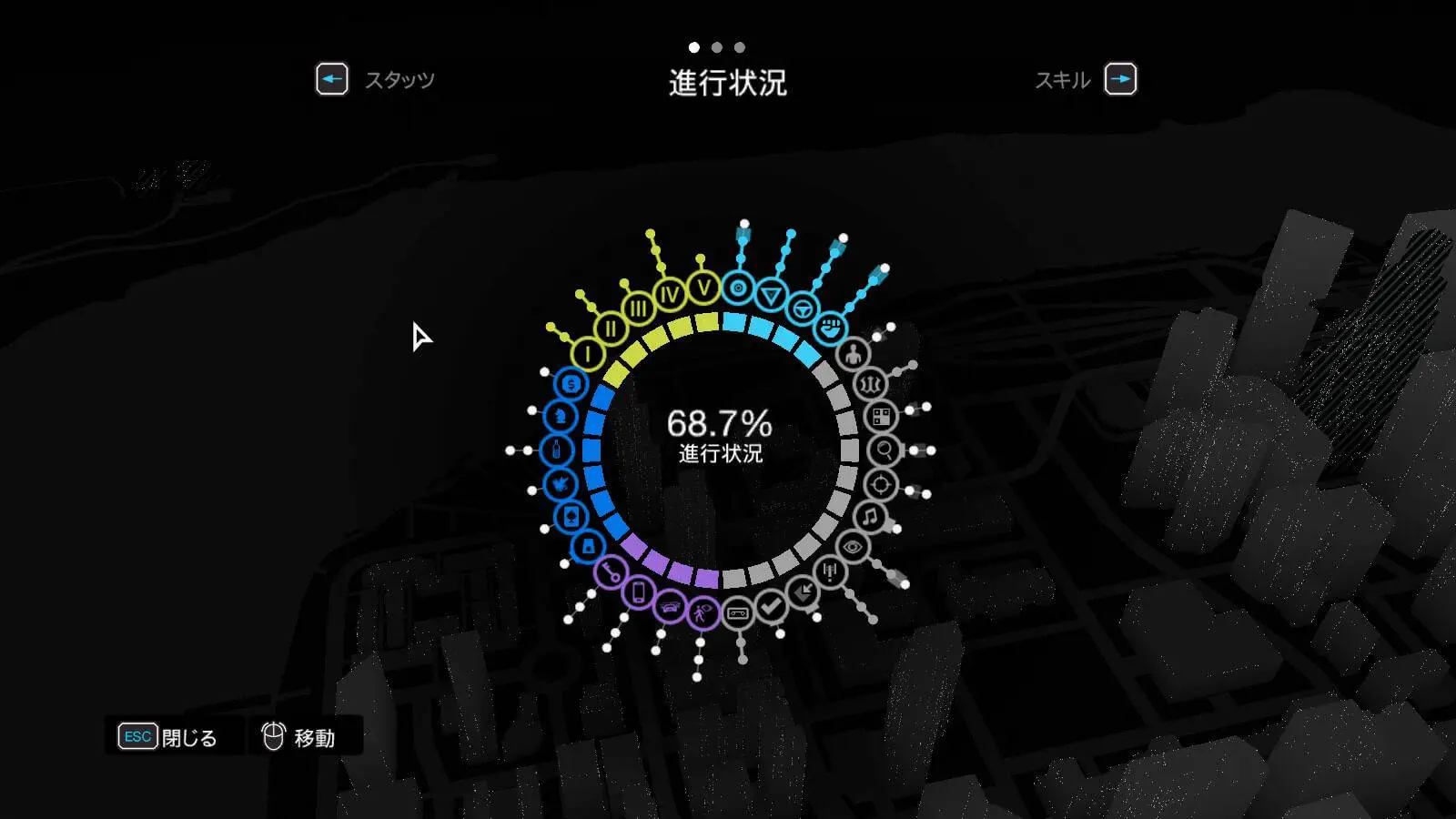
Task: Select the raised fist progress icon
Action: [830, 328]
